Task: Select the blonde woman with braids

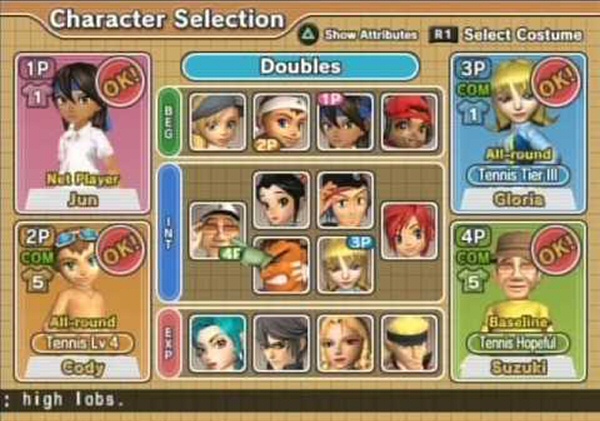Action: [345, 343]
